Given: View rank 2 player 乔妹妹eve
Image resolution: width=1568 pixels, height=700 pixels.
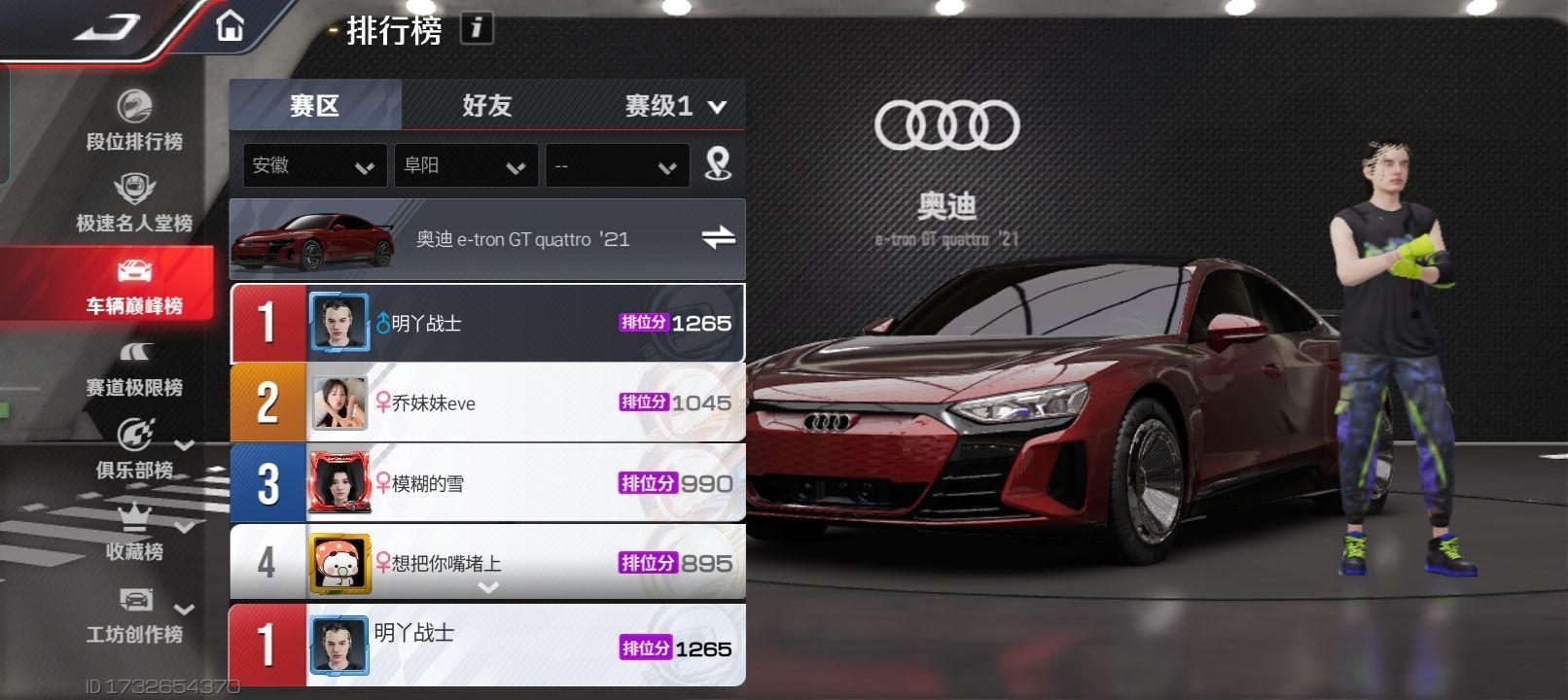Looking at the screenshot, I should click(x=486, y=402).
